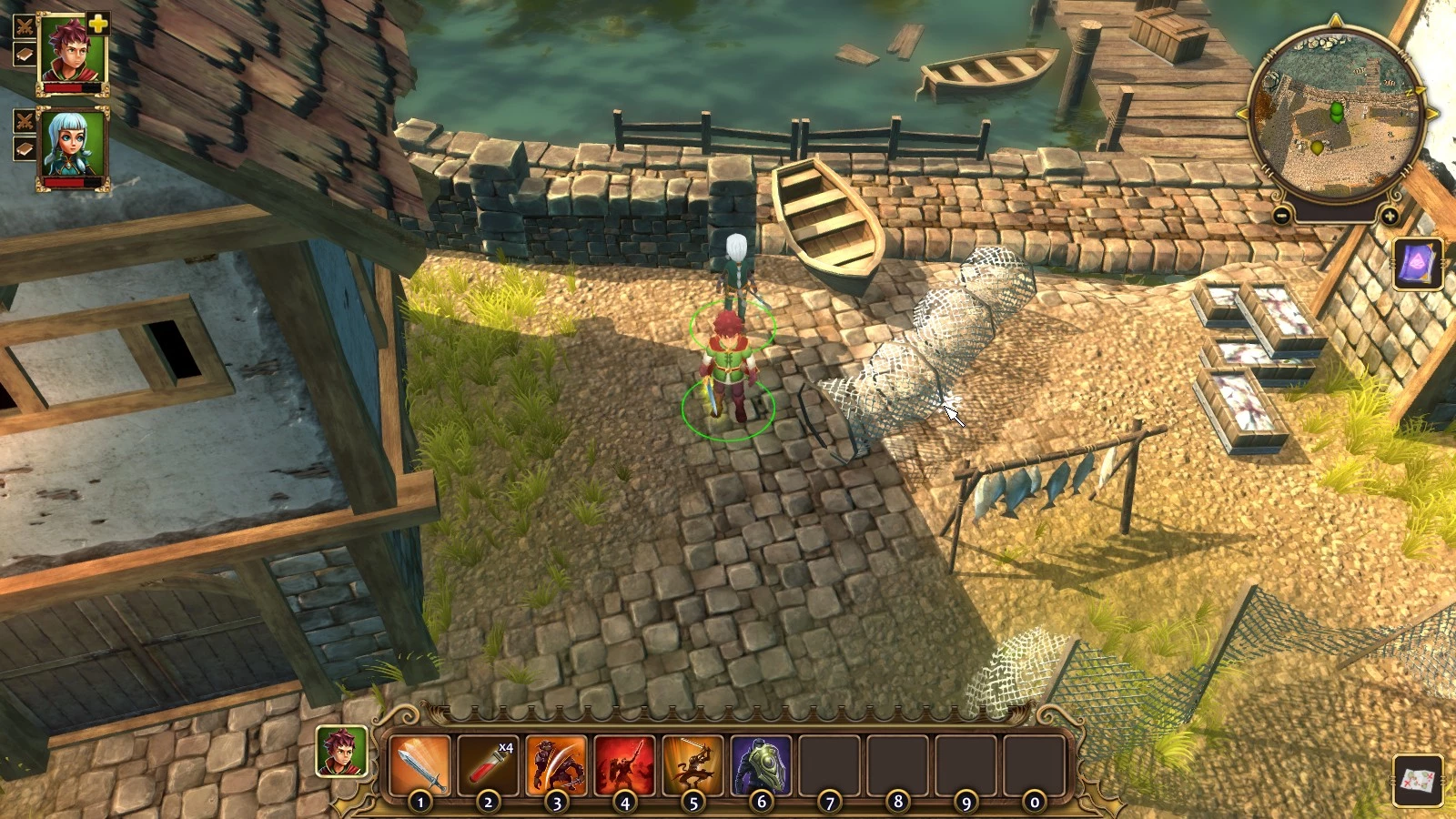
Task: Use the red potion in slot 2
Action: 488,765
